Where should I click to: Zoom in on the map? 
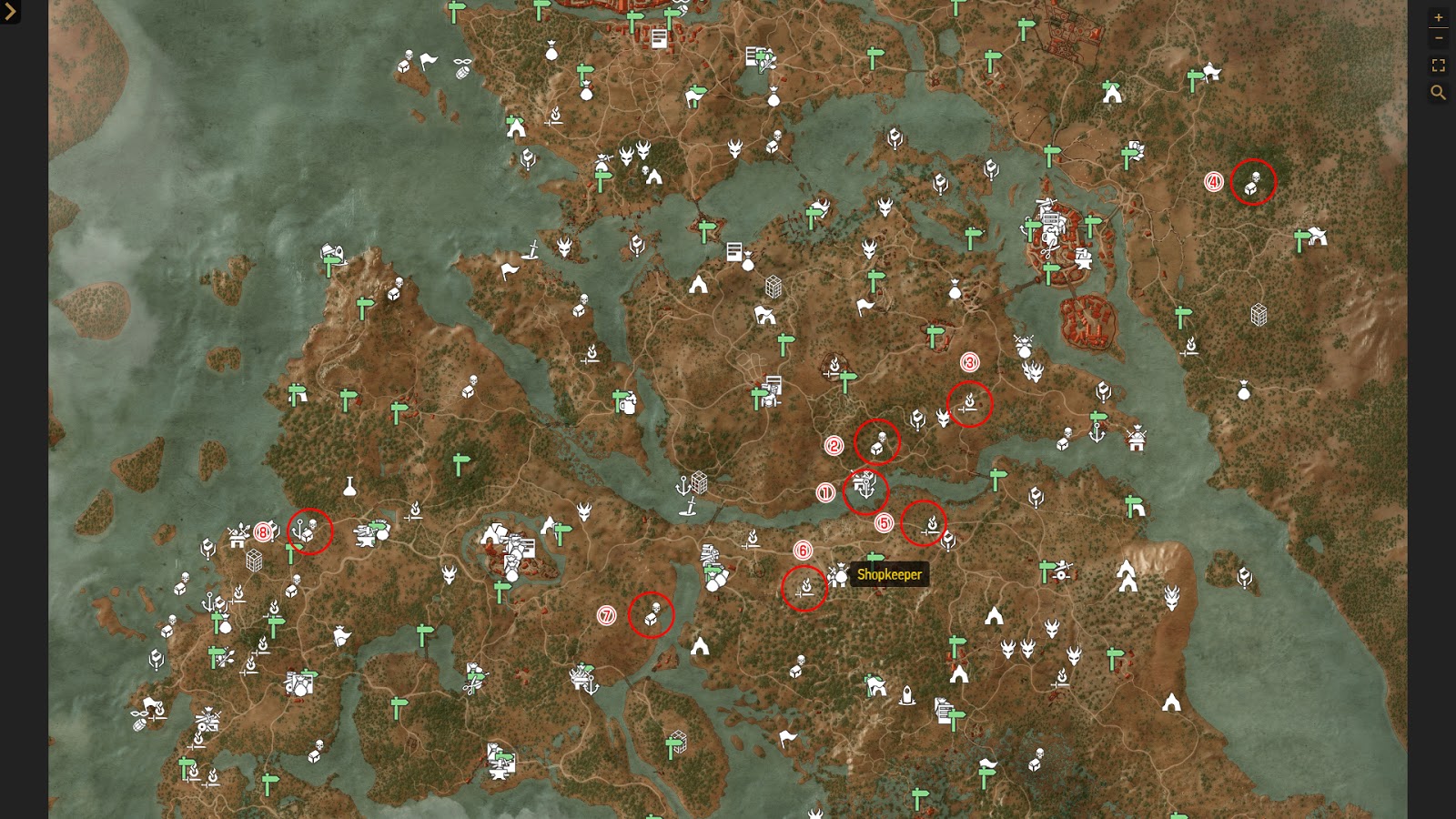[1438, 17]
